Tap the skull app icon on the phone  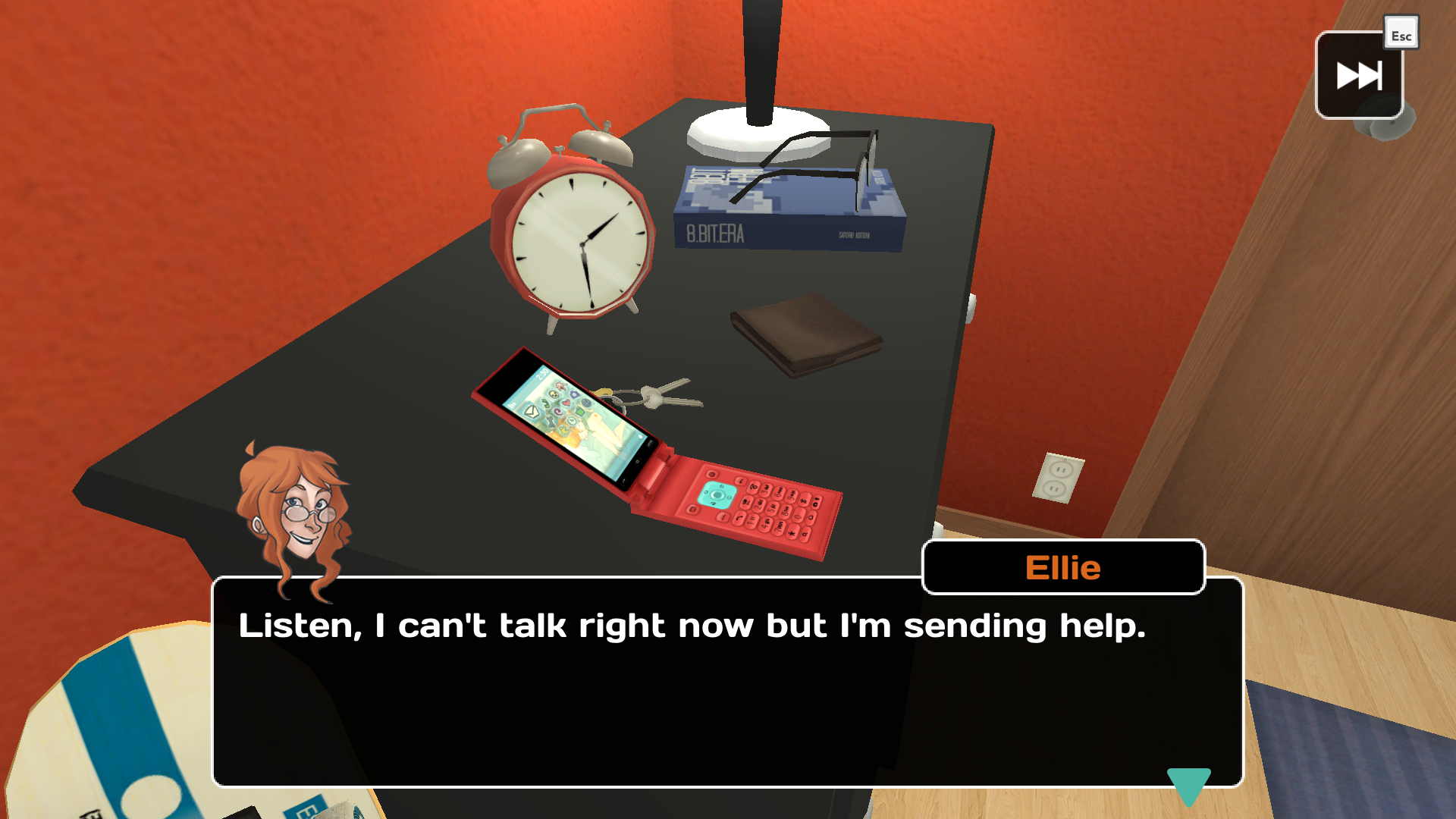(x=554, y=394)
